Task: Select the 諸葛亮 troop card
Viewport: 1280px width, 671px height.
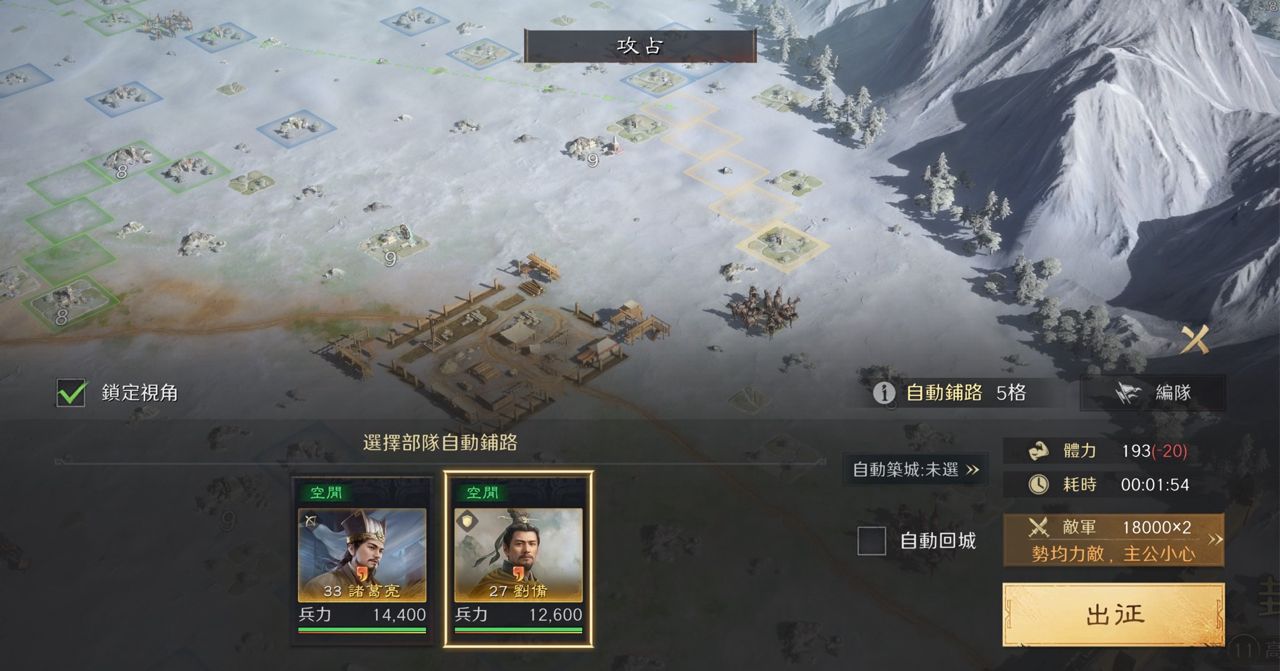Action: [x=362, y=558]
